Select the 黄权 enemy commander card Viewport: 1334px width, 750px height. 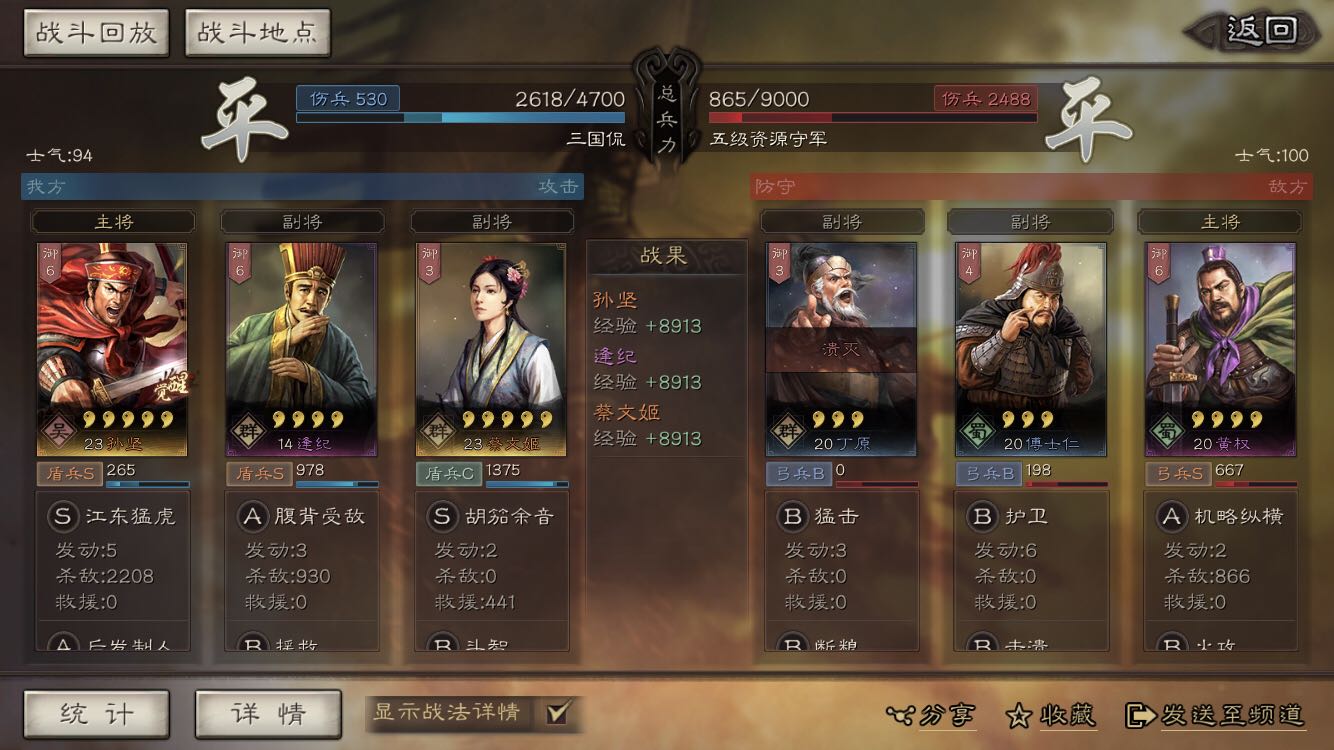click(1220, 348)
